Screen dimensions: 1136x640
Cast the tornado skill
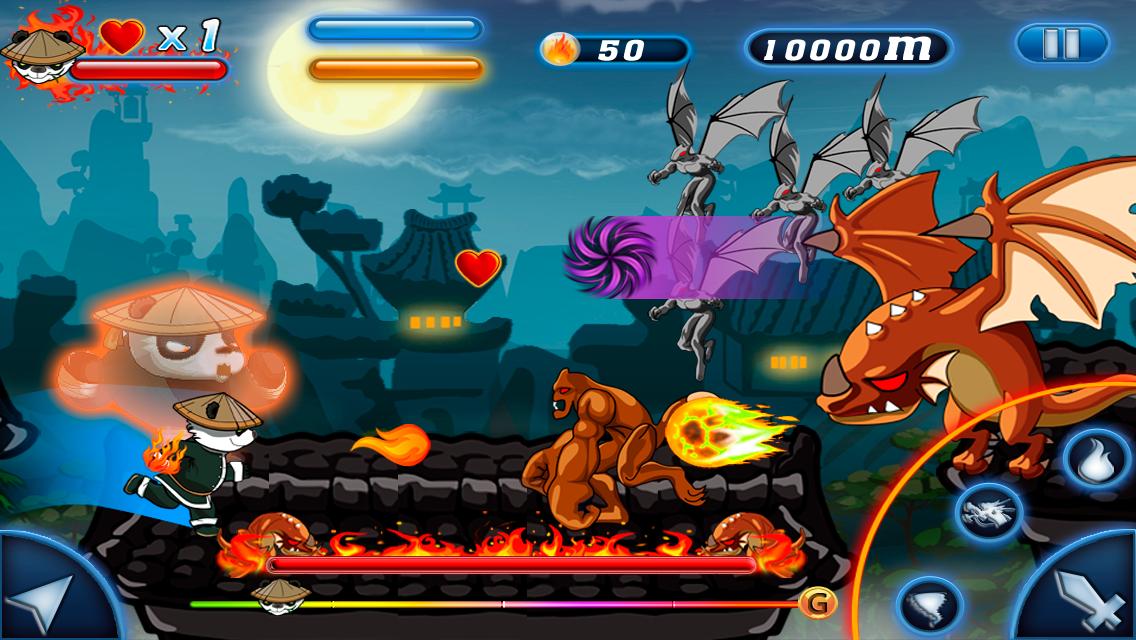(x=930, y=604)
